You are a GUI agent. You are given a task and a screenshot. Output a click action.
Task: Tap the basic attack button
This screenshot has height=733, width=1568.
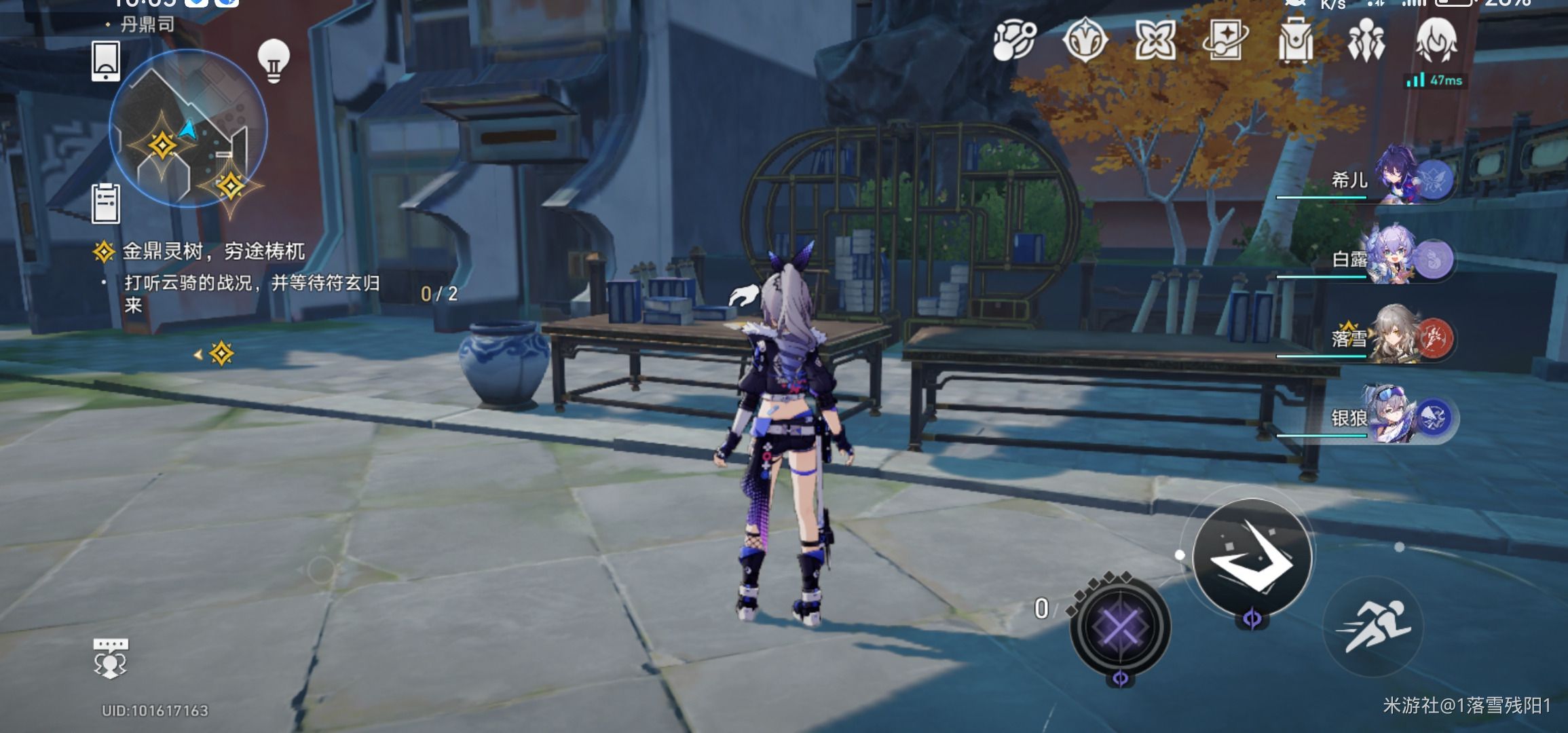[x=1252, y=556]
